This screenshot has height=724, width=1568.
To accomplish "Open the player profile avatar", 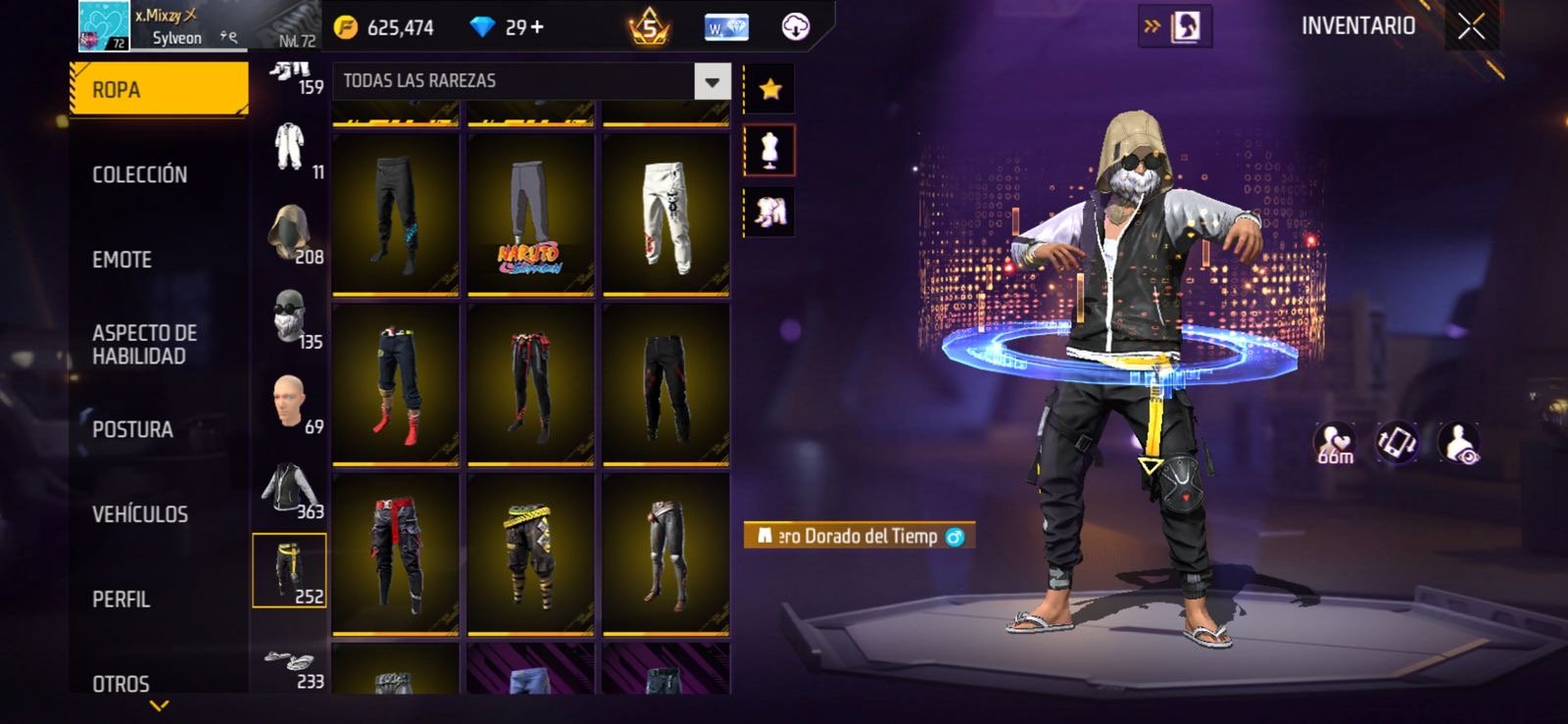I will pyautogui.click(x=103, y=26).
